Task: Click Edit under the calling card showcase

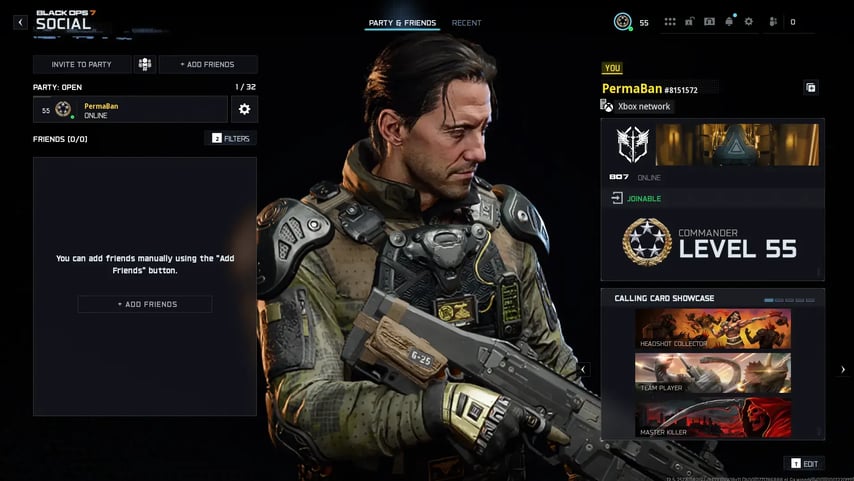Action: [x=804, y=463]
